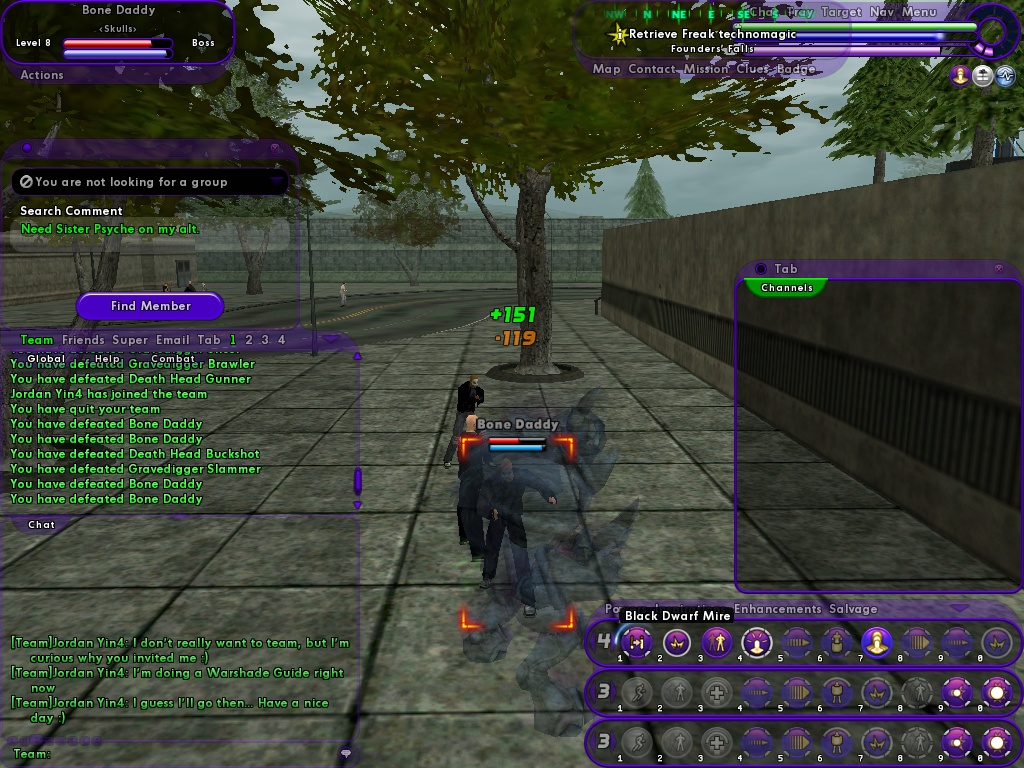The image size is (1024, 768).
Task: Open the Actions menu under target info
Action: coord(42,75)
